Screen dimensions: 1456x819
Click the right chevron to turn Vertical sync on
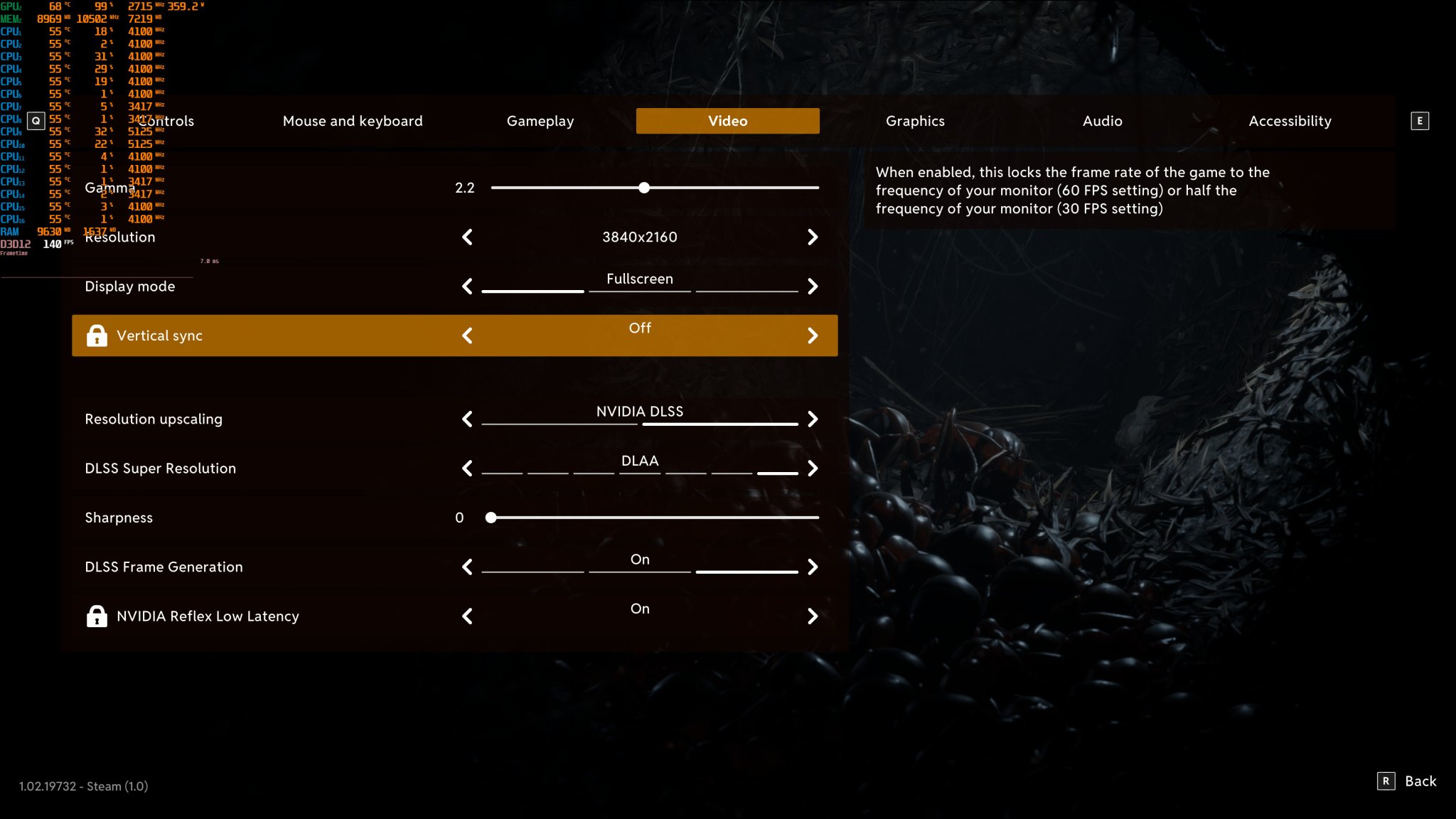[x=813, y=335]
